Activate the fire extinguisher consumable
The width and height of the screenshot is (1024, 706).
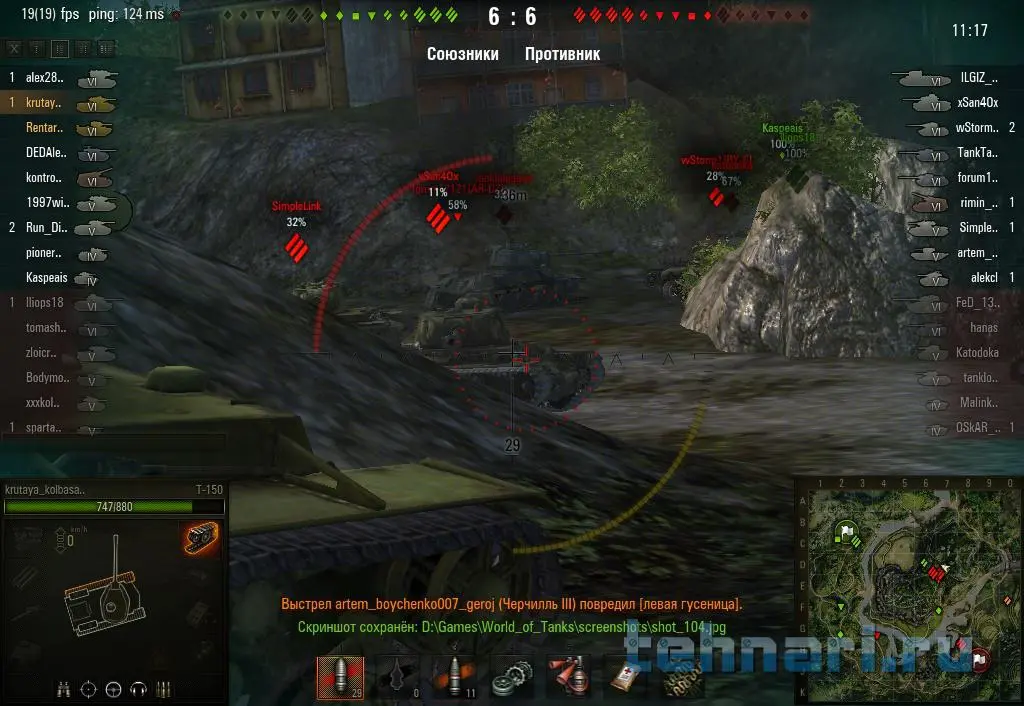pyautogui.click(x=570, y=678)
